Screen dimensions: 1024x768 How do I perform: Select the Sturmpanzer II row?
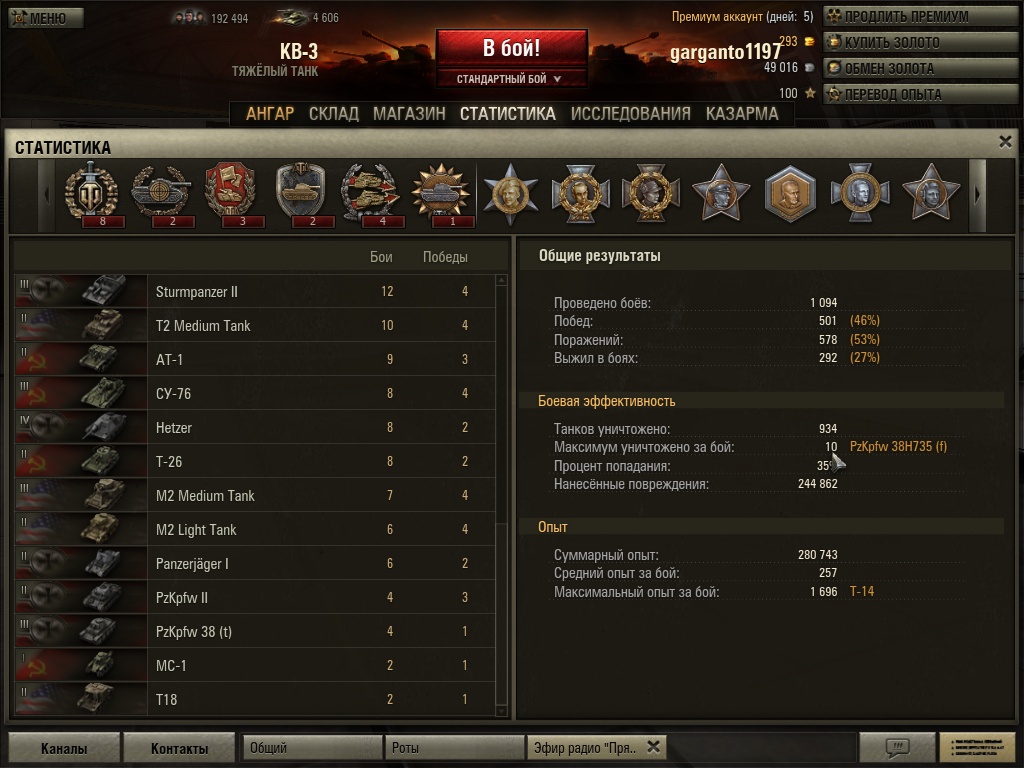pyautogui.click(x=255, y=292)
